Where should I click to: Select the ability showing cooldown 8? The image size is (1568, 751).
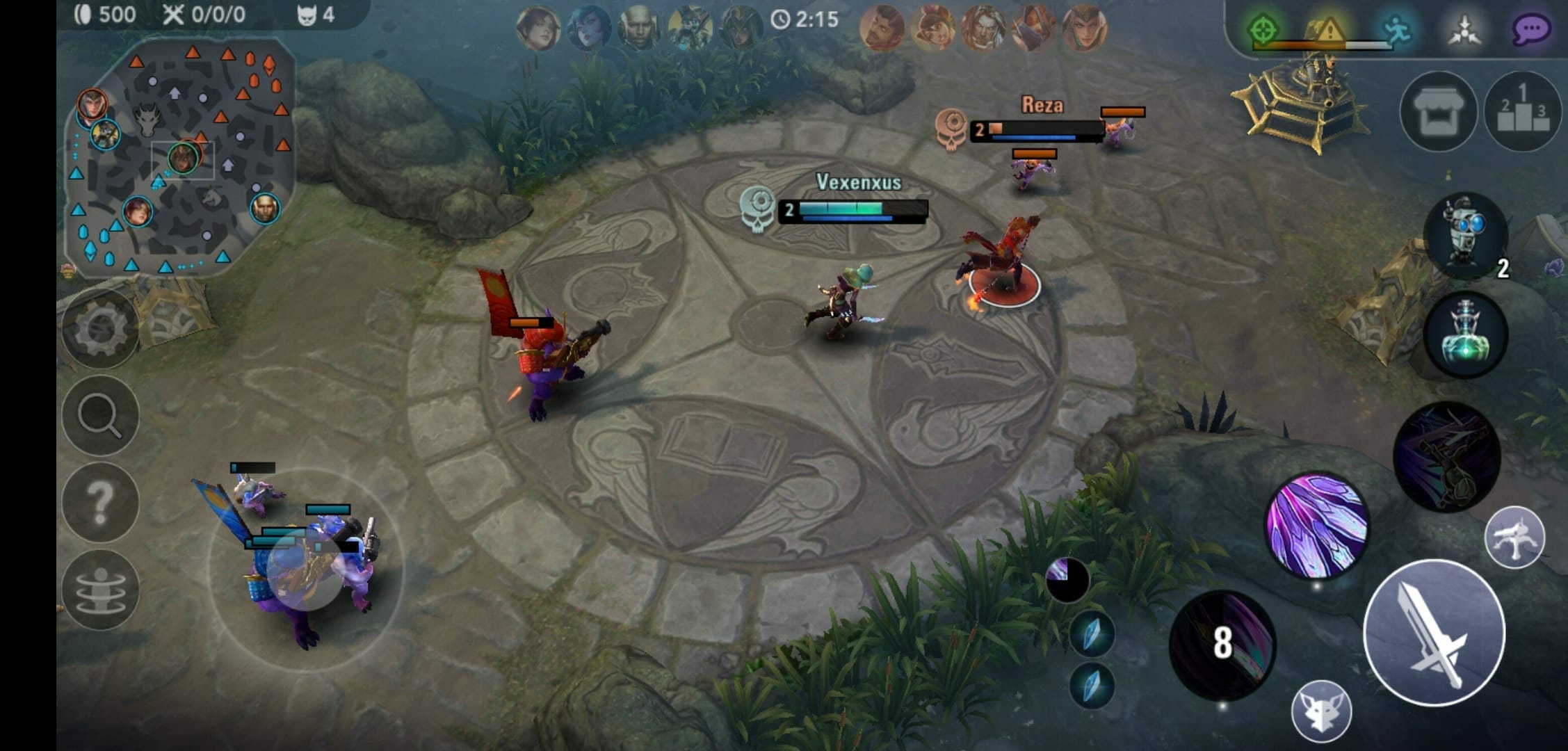1222,645
